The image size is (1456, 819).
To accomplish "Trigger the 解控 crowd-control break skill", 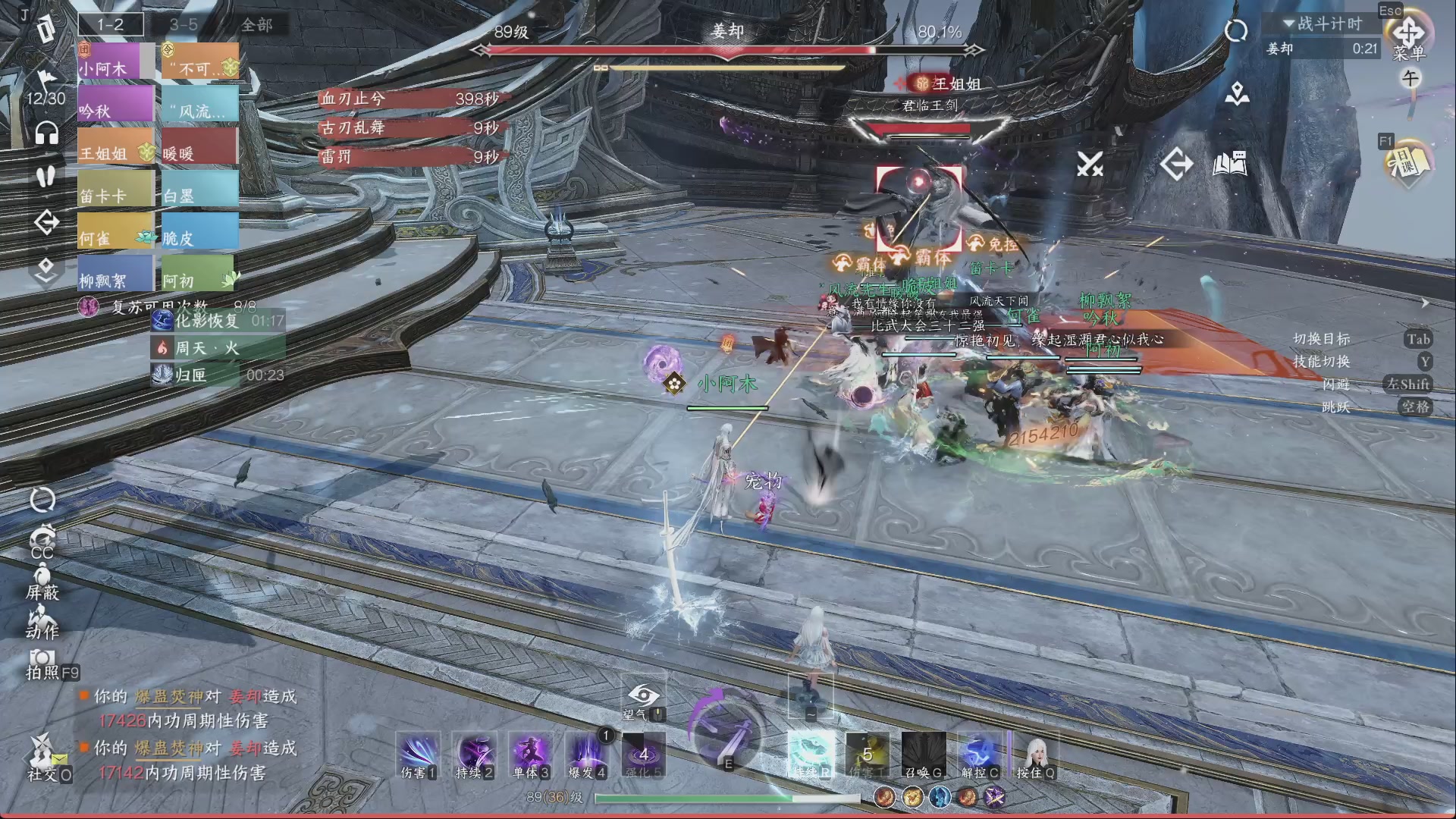I will tap(980, 755).
